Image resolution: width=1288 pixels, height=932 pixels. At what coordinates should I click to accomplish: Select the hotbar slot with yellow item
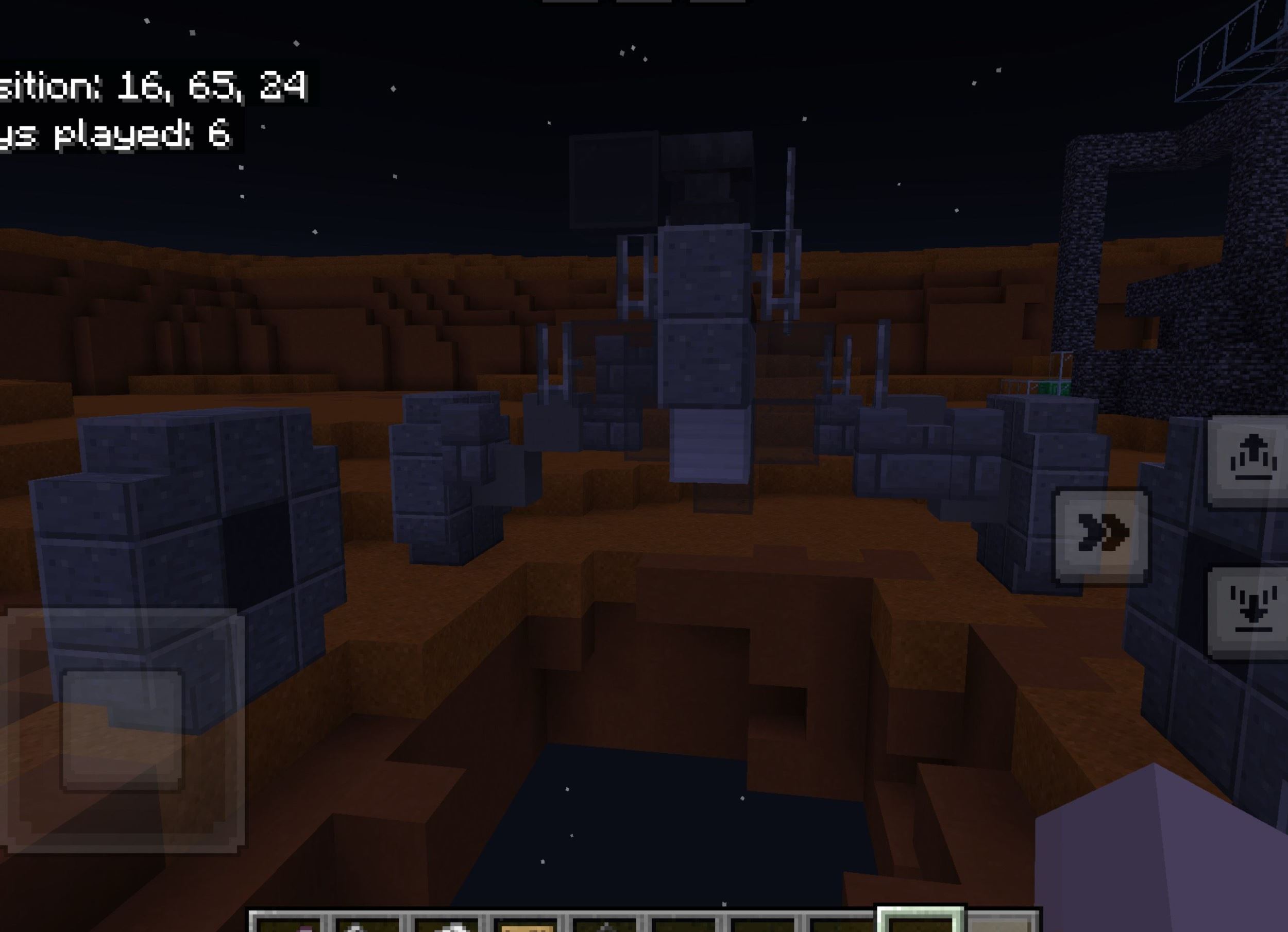pyautogui.click(x=527, y=923)
